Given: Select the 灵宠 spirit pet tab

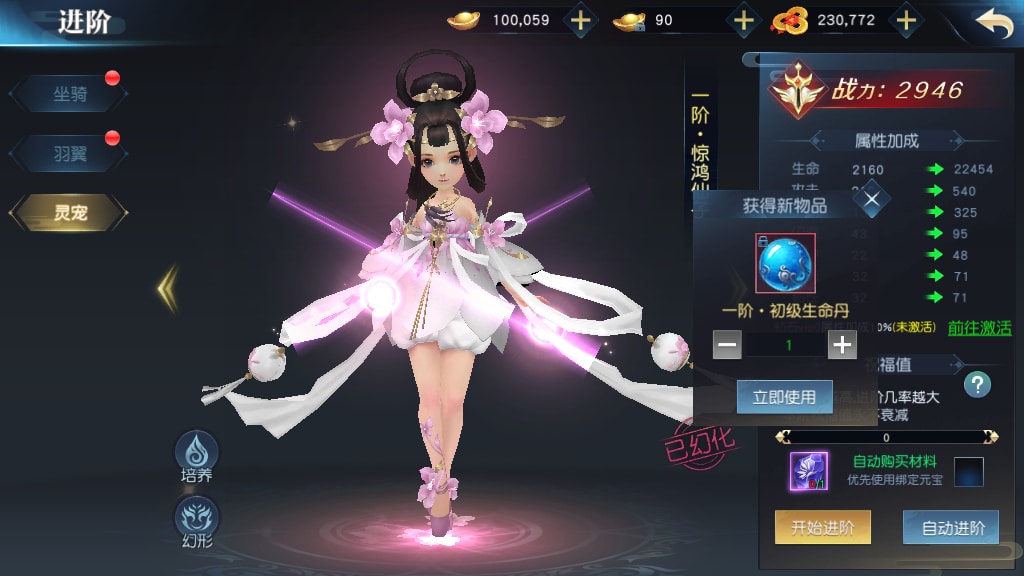Looking at the screenshot, I should coord(69,212).
